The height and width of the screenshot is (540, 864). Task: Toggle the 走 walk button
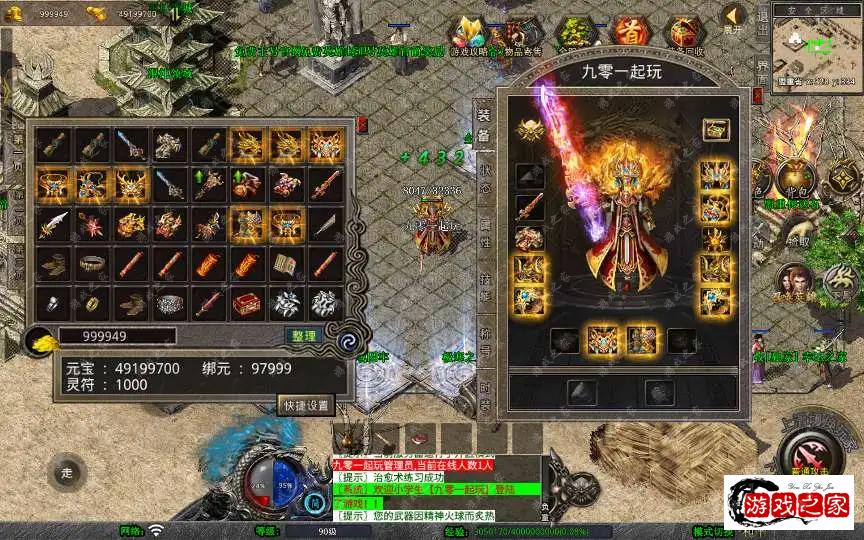(x=67, y=471)
